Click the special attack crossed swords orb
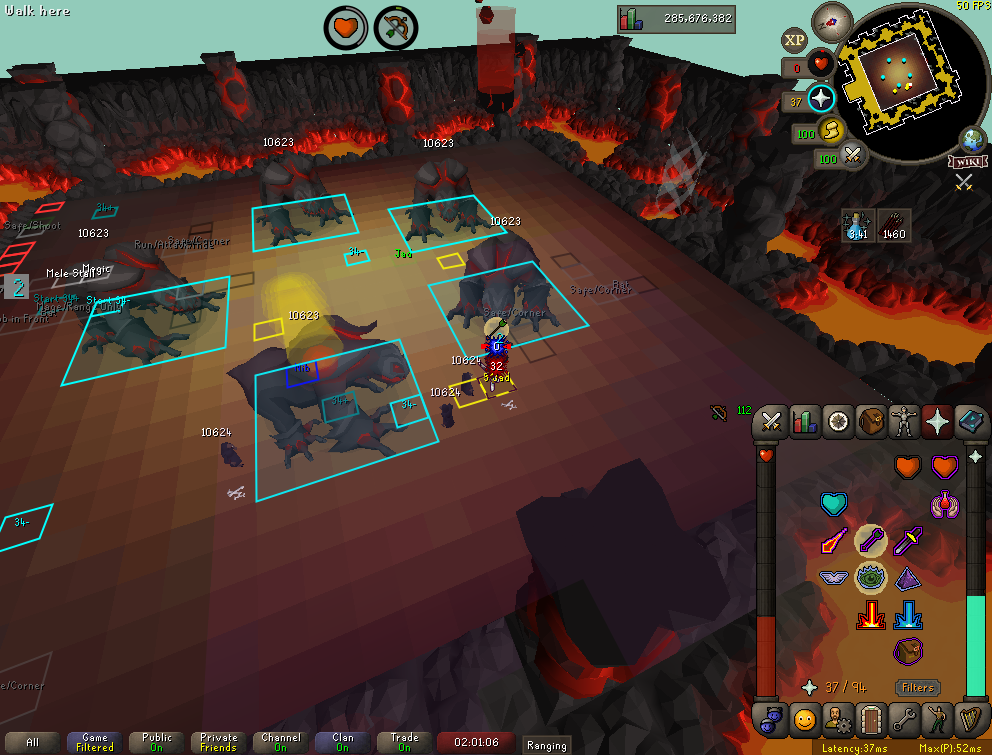The height and width of the screenshot is (755, 992). [853, 156]
